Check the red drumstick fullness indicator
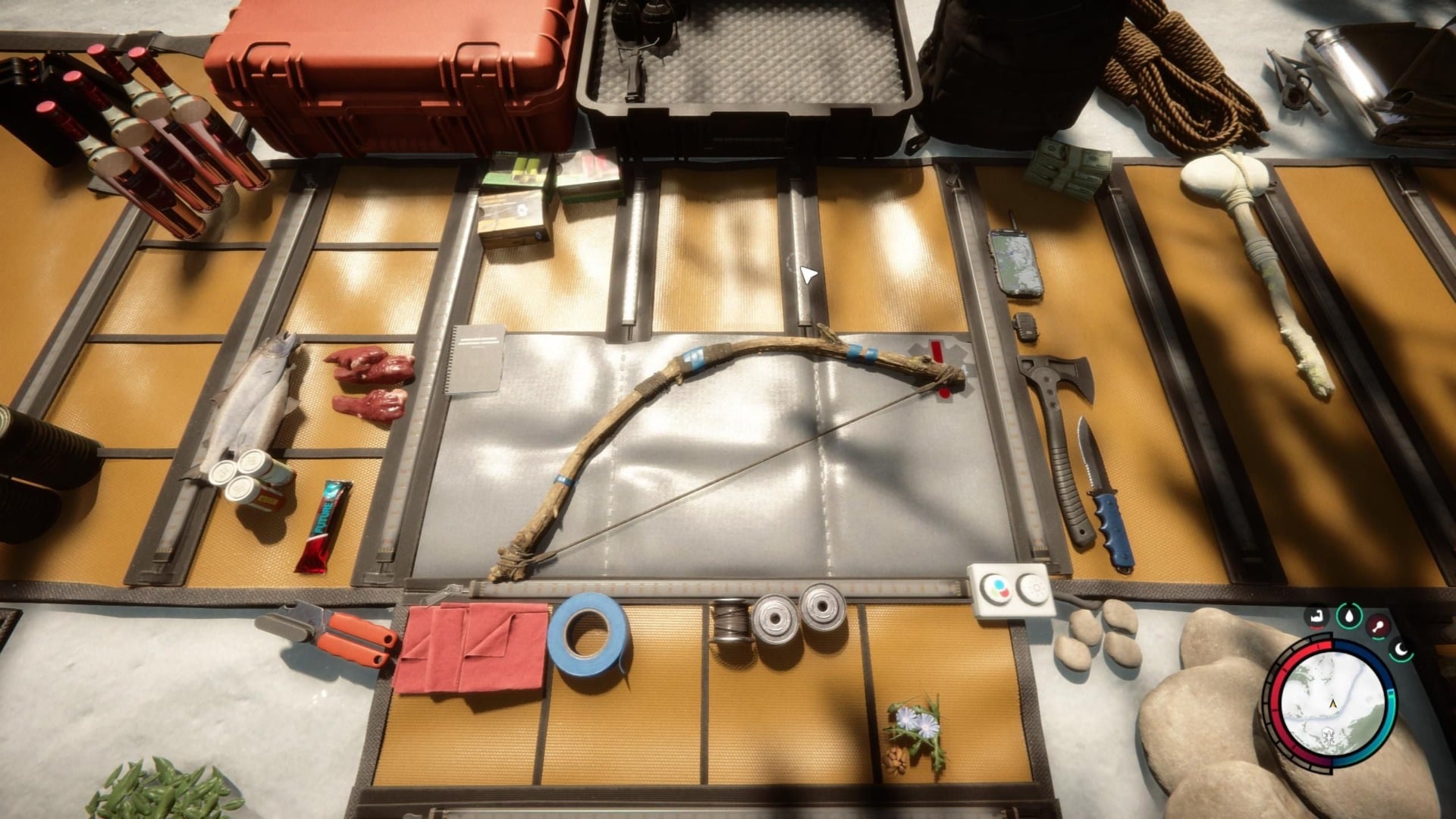 [x=1377, y=624]
